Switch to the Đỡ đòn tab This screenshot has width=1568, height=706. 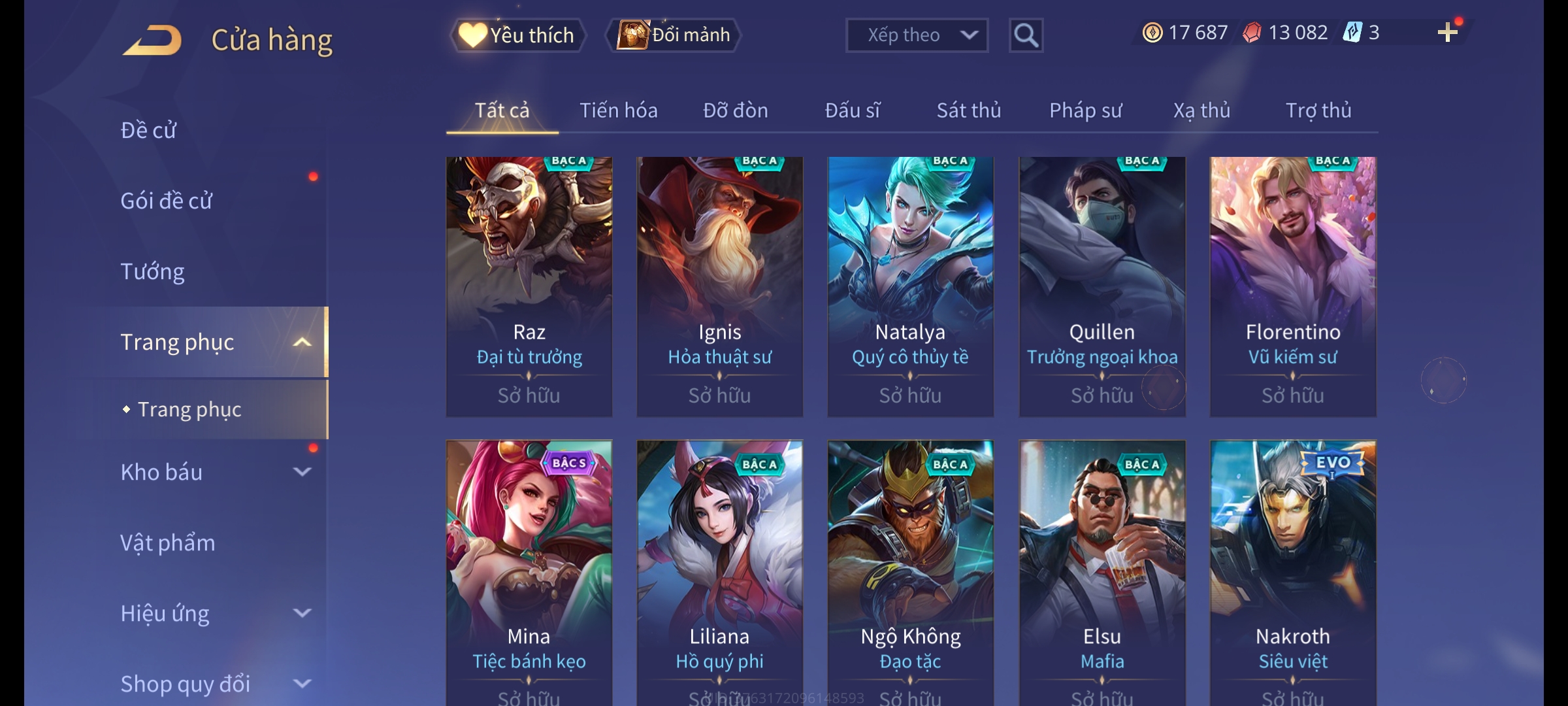pyautogui.click(x=735, y=110)
